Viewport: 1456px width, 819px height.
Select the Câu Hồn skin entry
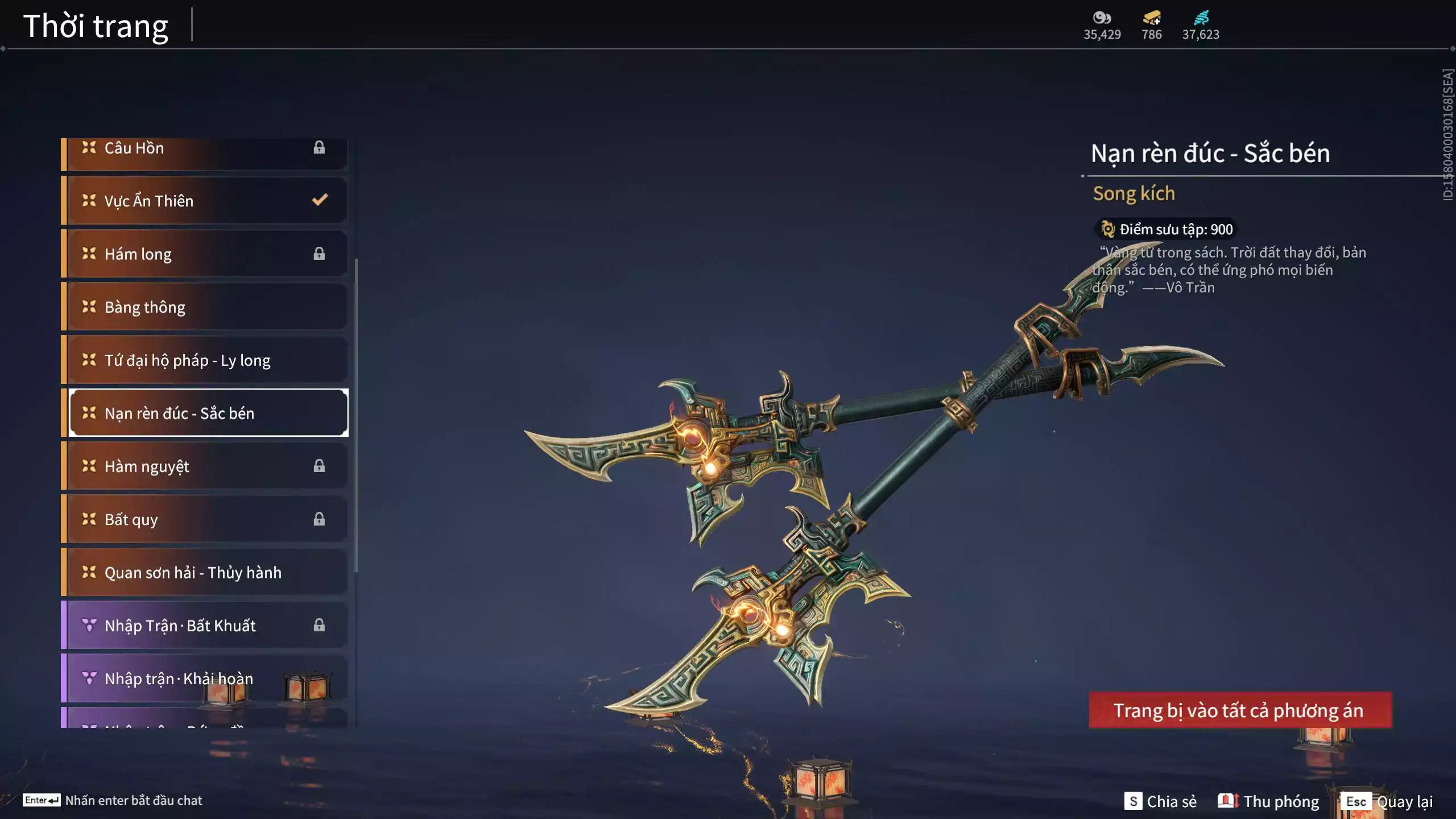point(205,149)
